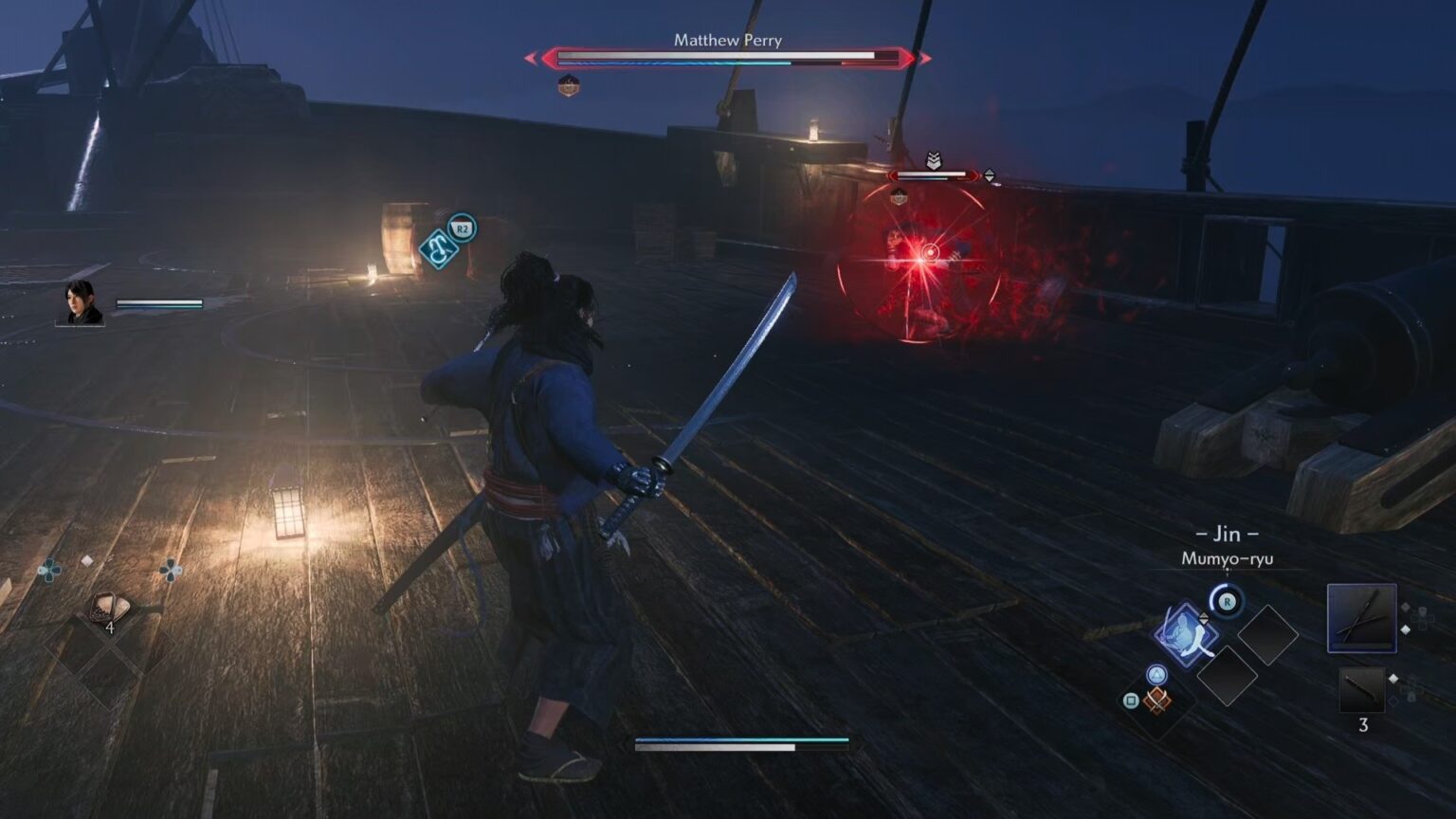Toggle the right d-pad selector beside the weapon slot
1456x819 pixels.
click(1421, 617)
